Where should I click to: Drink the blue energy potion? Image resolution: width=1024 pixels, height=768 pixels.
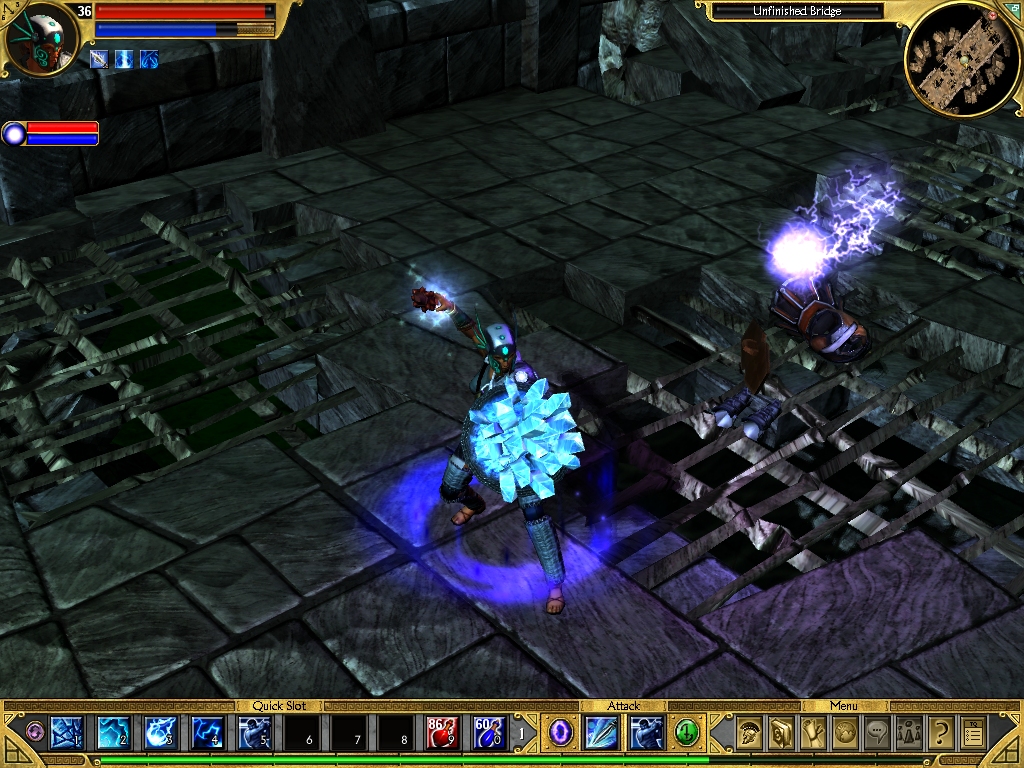490,733
